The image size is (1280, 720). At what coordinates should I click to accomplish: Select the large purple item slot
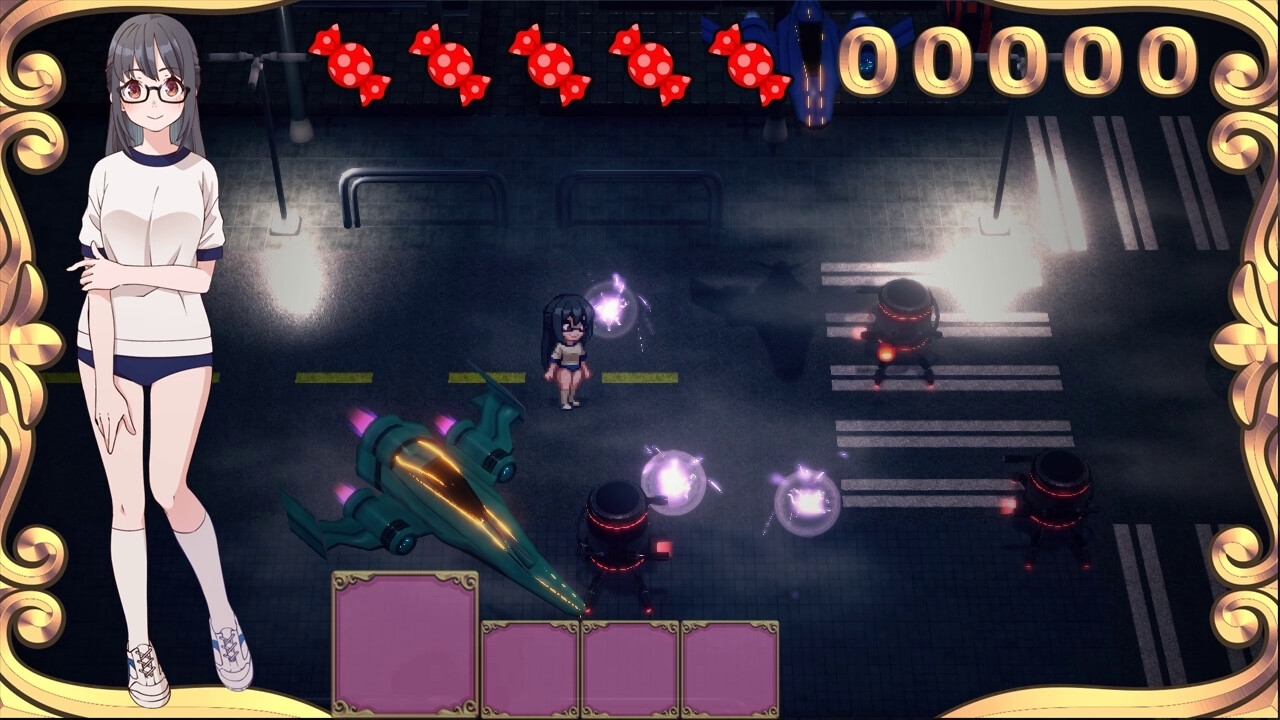pos(405,643)
